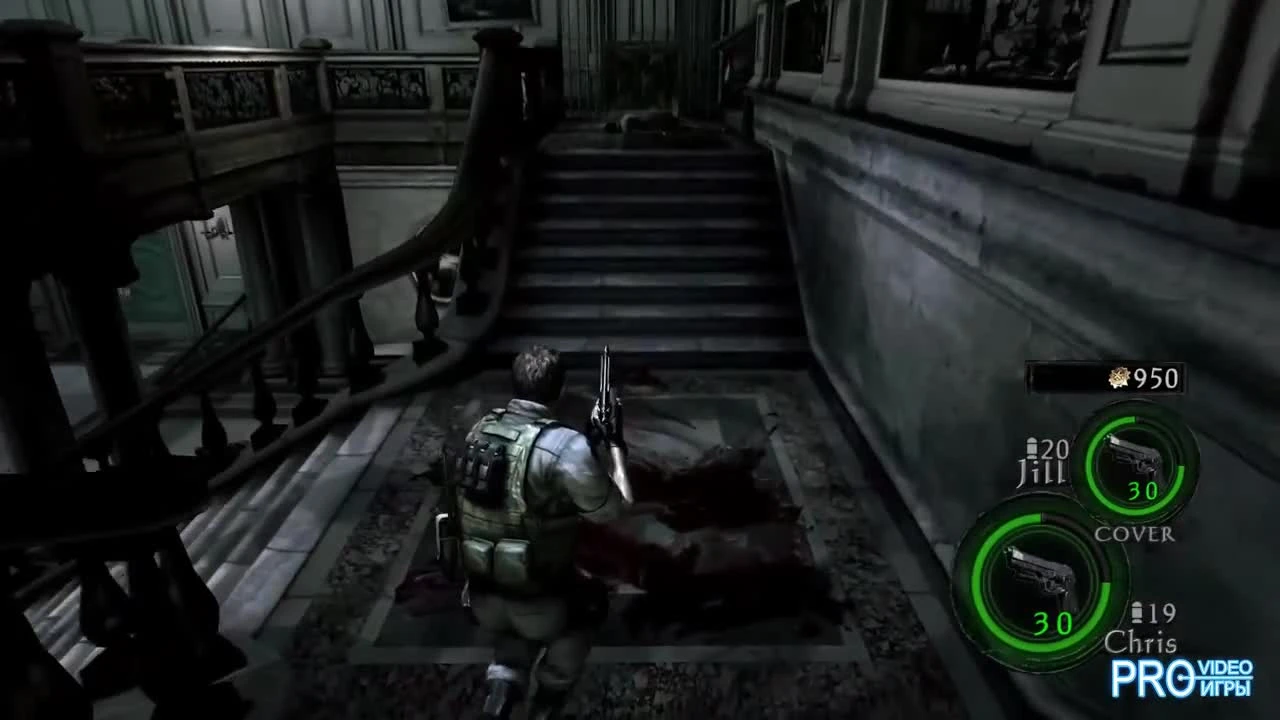Select Jill's equipped handgun icon
Image resolution: width=1280 pixels, height=720 pixels.
pos(1136,455)
